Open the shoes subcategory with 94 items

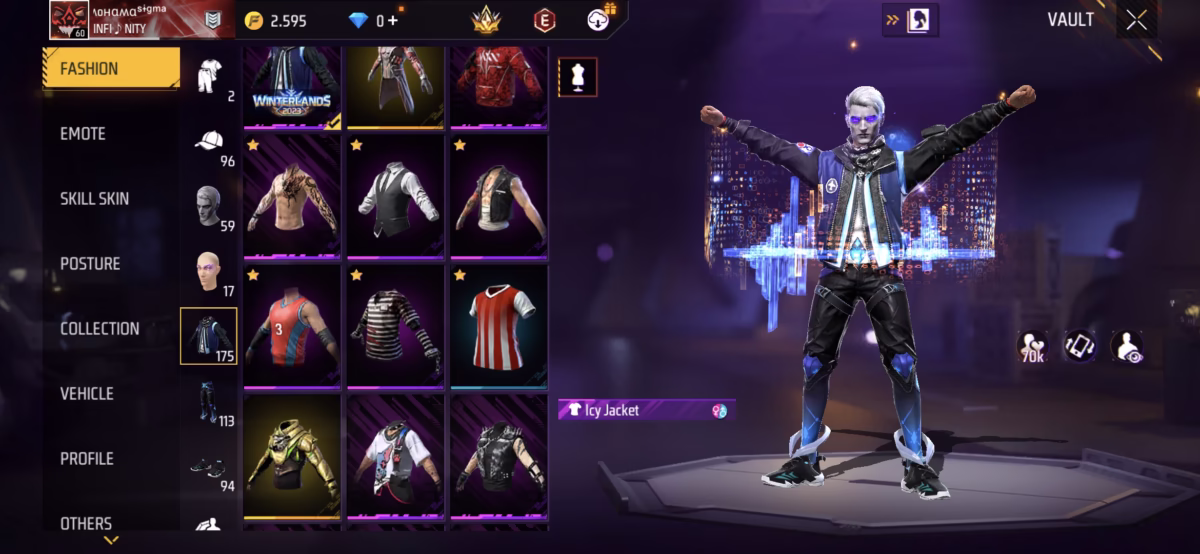(209, 468)
